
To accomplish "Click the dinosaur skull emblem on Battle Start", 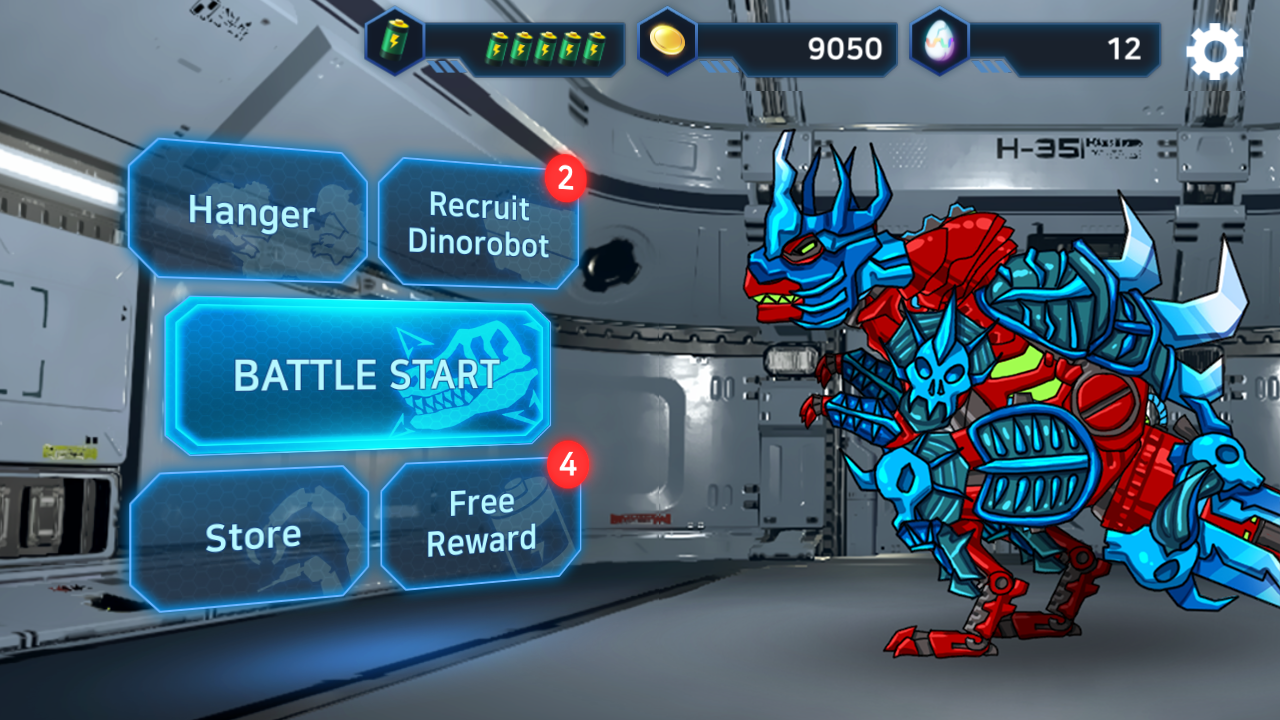I will (470, 378).
